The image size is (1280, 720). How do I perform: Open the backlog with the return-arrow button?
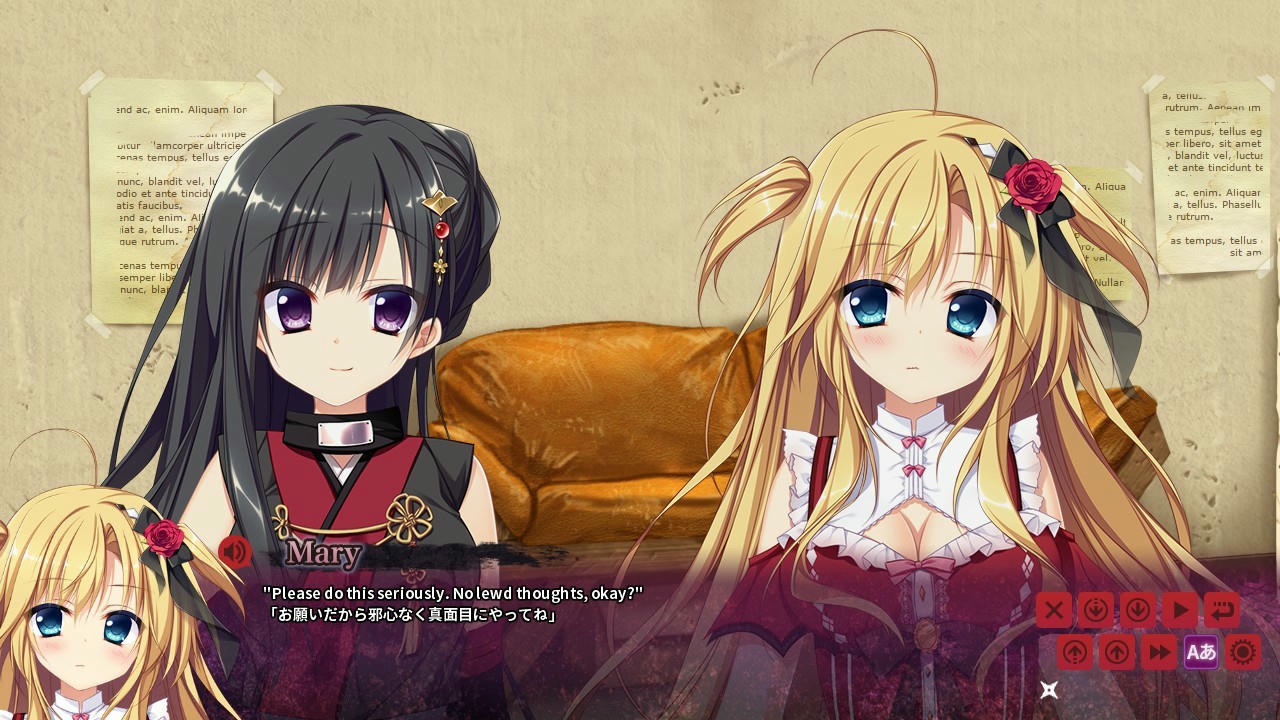[x=1222, y=609]
